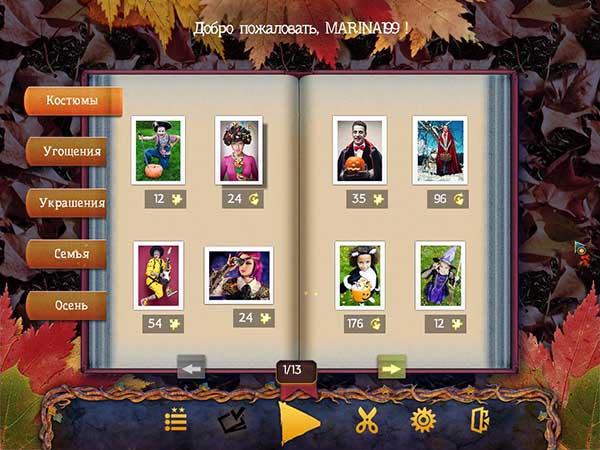Pick the woman with flower headdress photo
This screenshot has height=450, width=600.
(x=240, y=150)
